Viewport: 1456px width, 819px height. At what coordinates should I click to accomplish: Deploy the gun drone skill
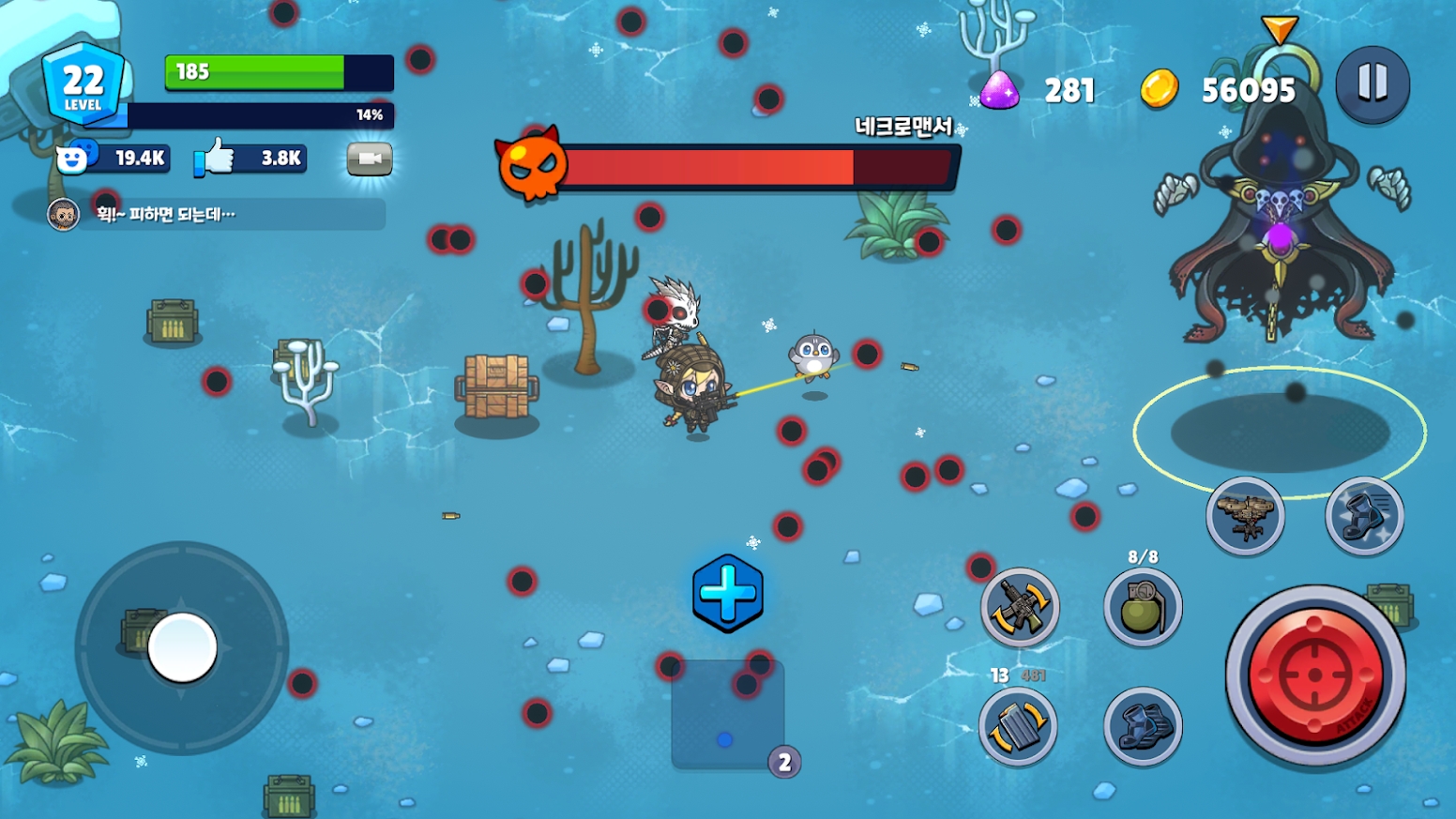point(1245,516)
